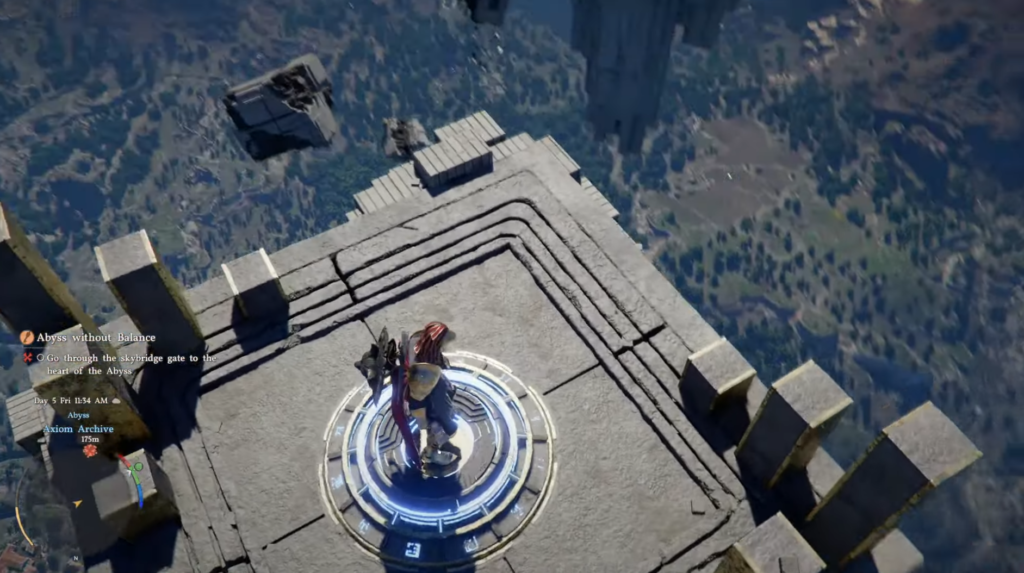Open the Abyss without Balance quest tracker
Screen dimensions: 1024x573
coord(95,338)
